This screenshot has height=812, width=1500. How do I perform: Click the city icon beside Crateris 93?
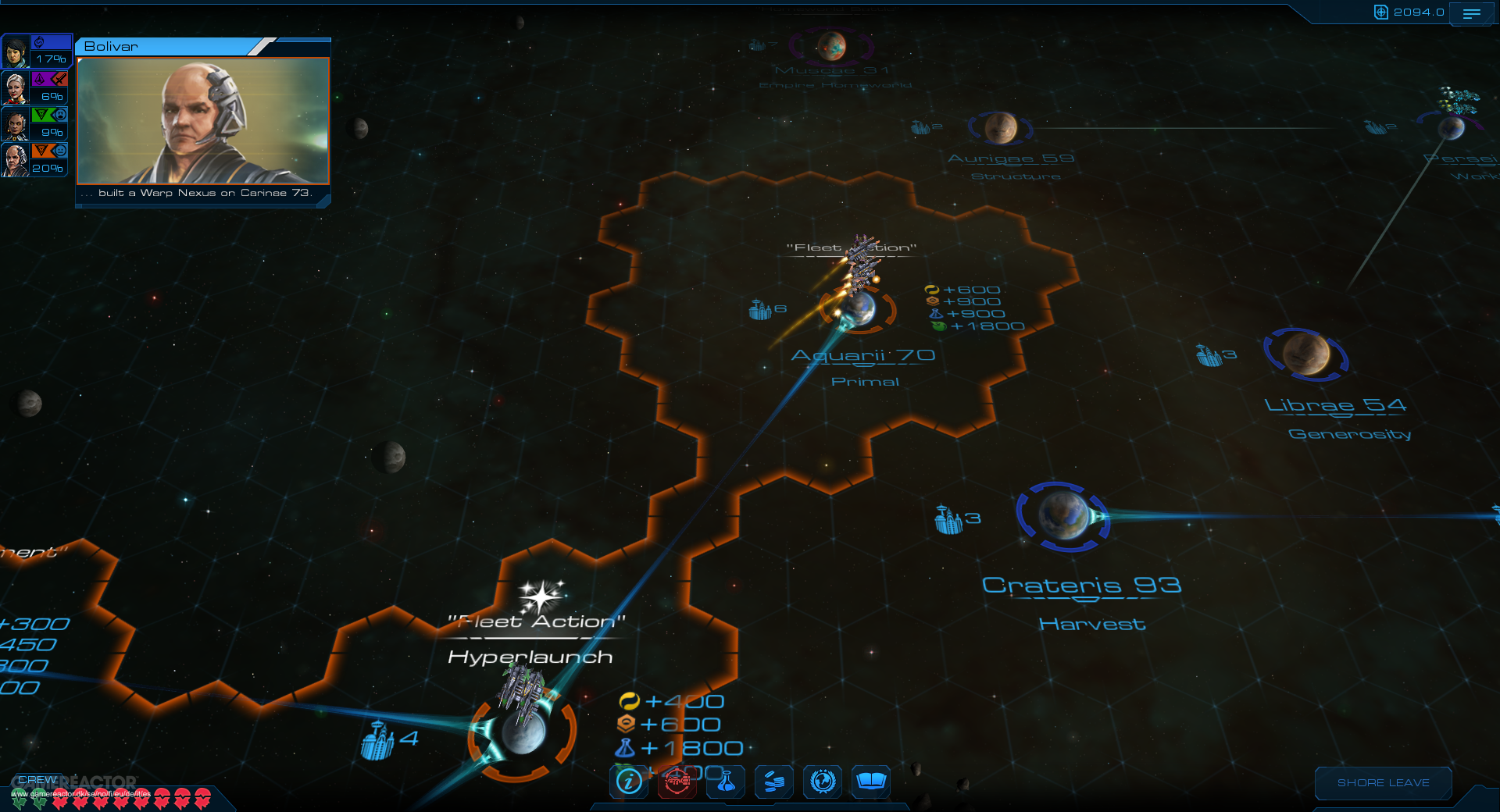click(x=949, y=517)
